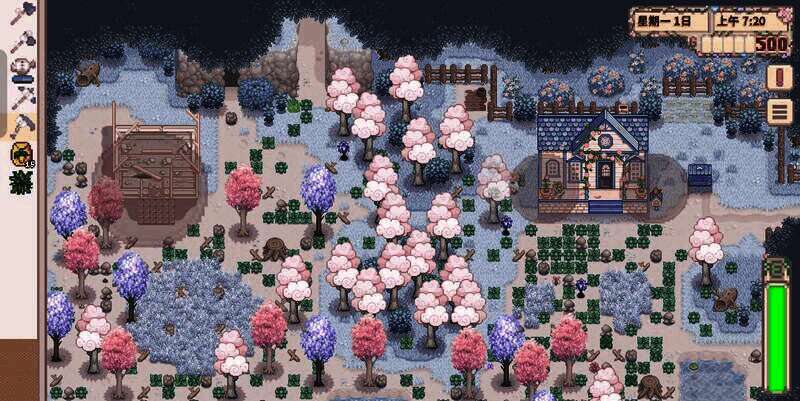
Task: Equip the hoe from the toolbar
Action: point(21,41)
